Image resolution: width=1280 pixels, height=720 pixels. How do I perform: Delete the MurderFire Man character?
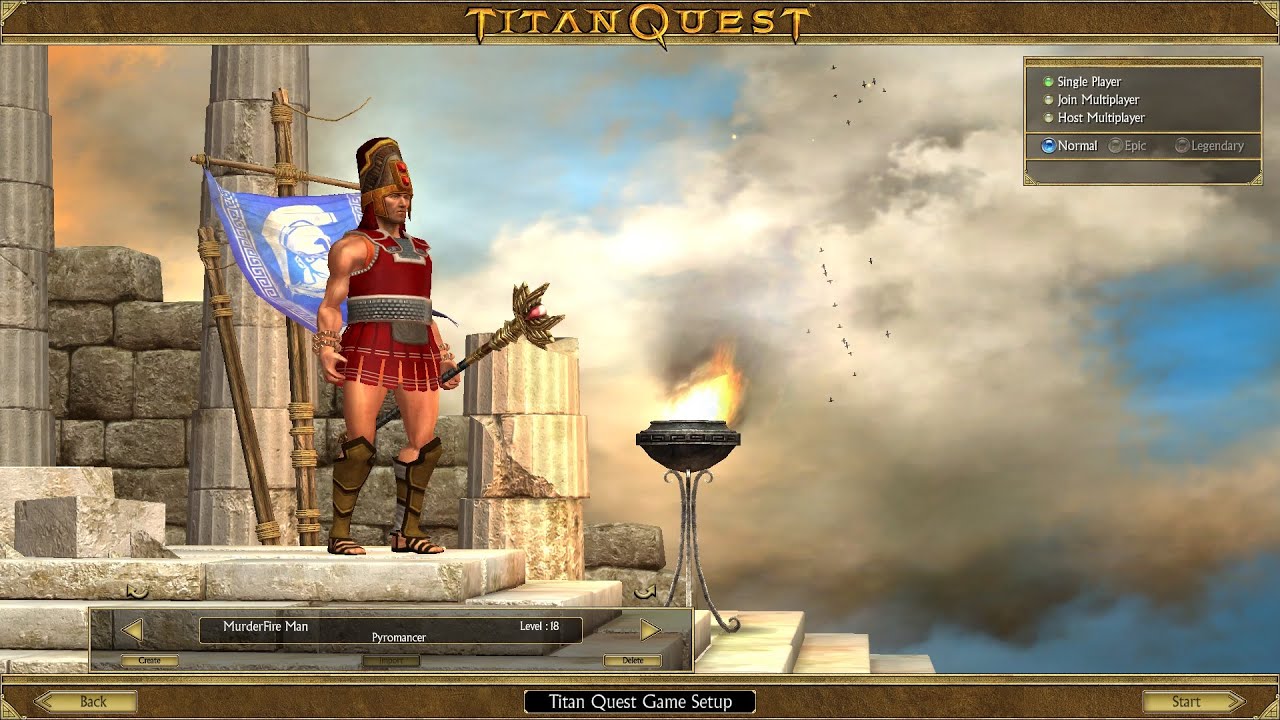(632, 660)
